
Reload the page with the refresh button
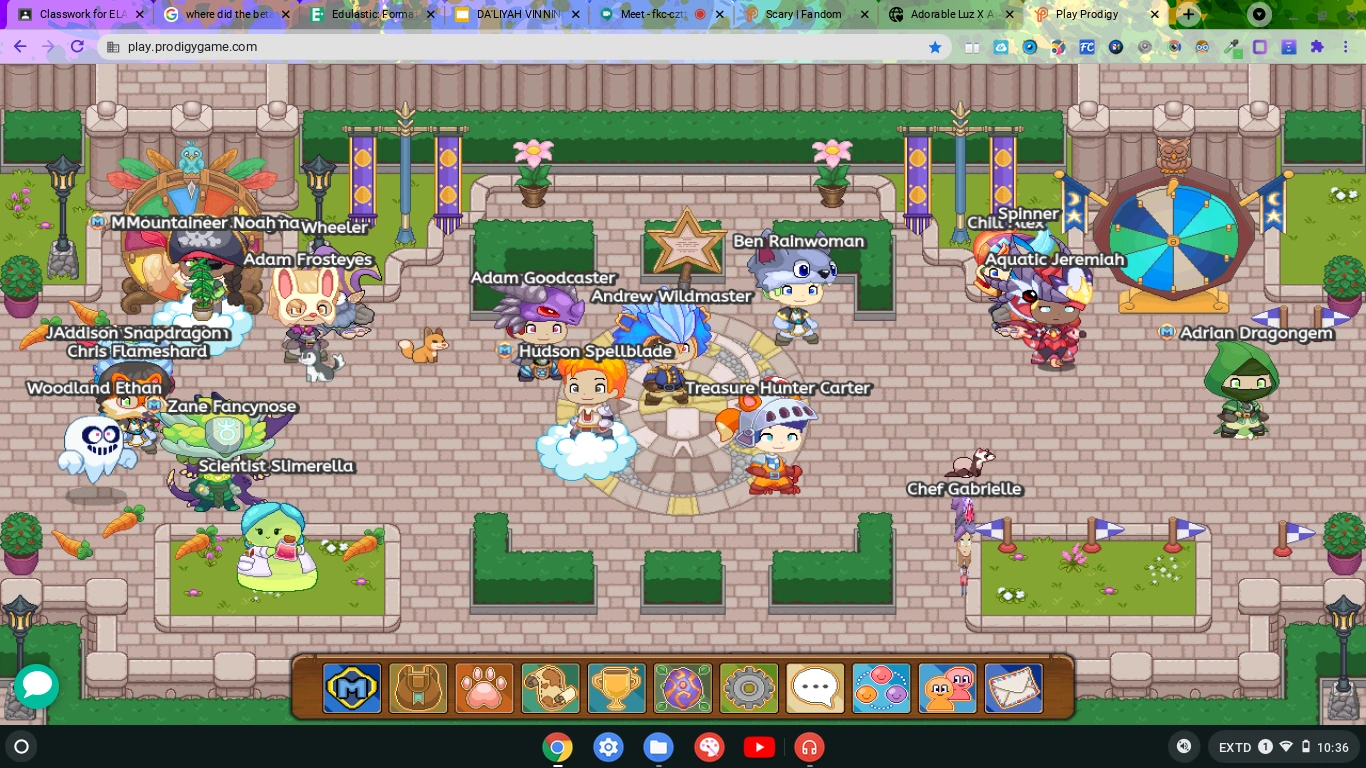pyautogui.click(x=78, y=47)
